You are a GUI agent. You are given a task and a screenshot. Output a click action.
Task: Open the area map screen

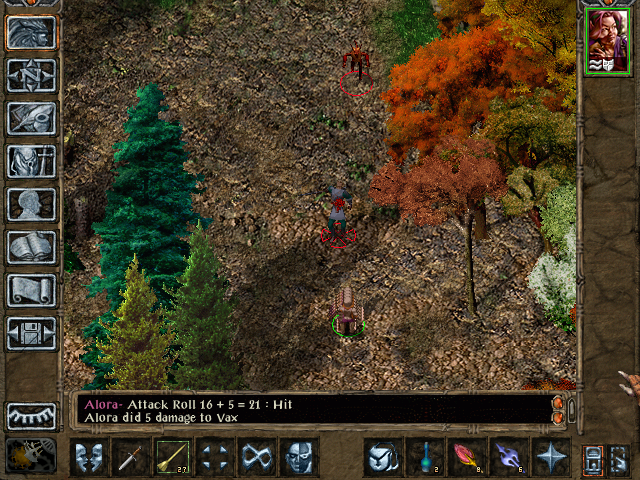coord(31,75)
